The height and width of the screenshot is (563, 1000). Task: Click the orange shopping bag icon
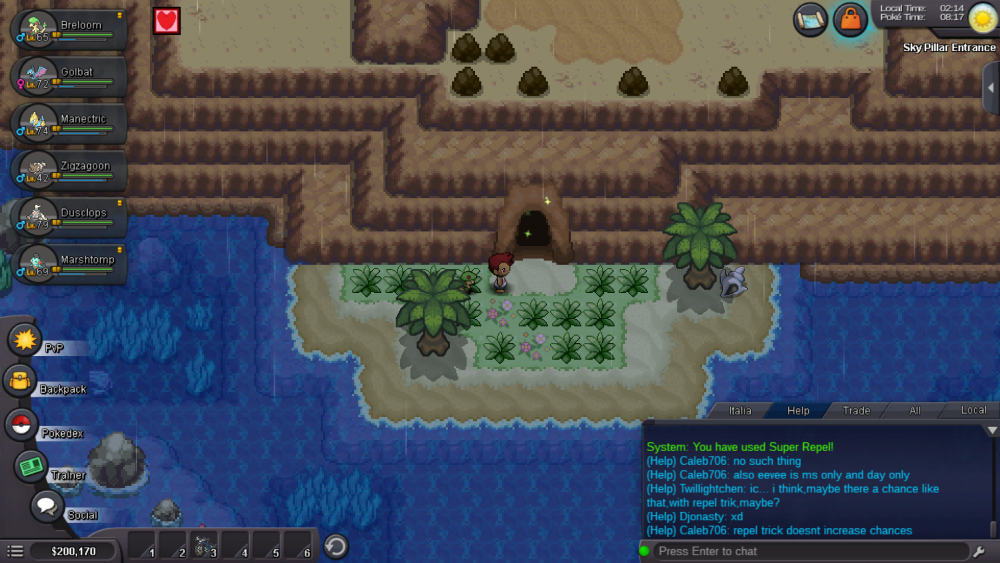click(x=849, y=20)
